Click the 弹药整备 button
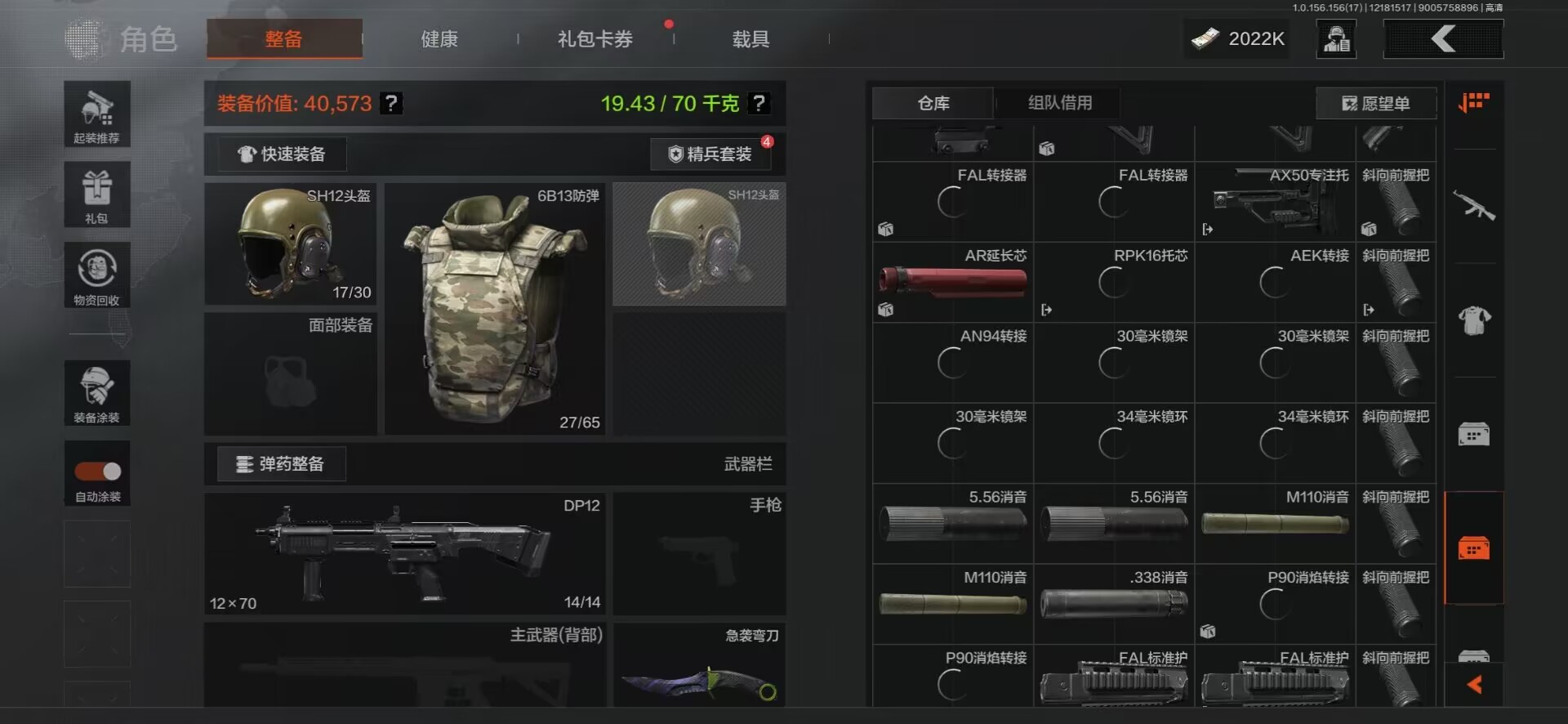Screen dimensions: 1568x724 [281, 464]
